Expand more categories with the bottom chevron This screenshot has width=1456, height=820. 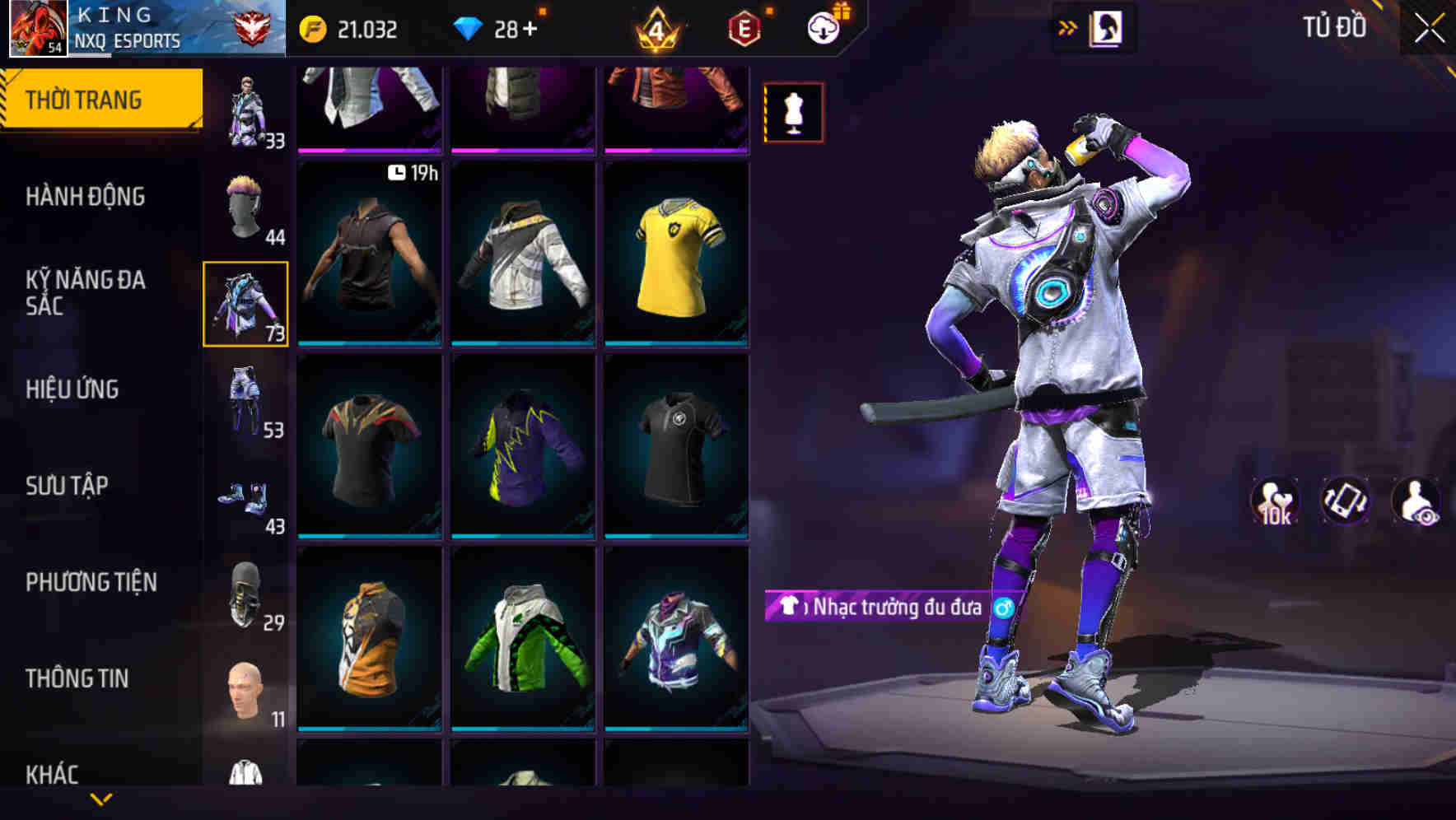tap(101, 799)
